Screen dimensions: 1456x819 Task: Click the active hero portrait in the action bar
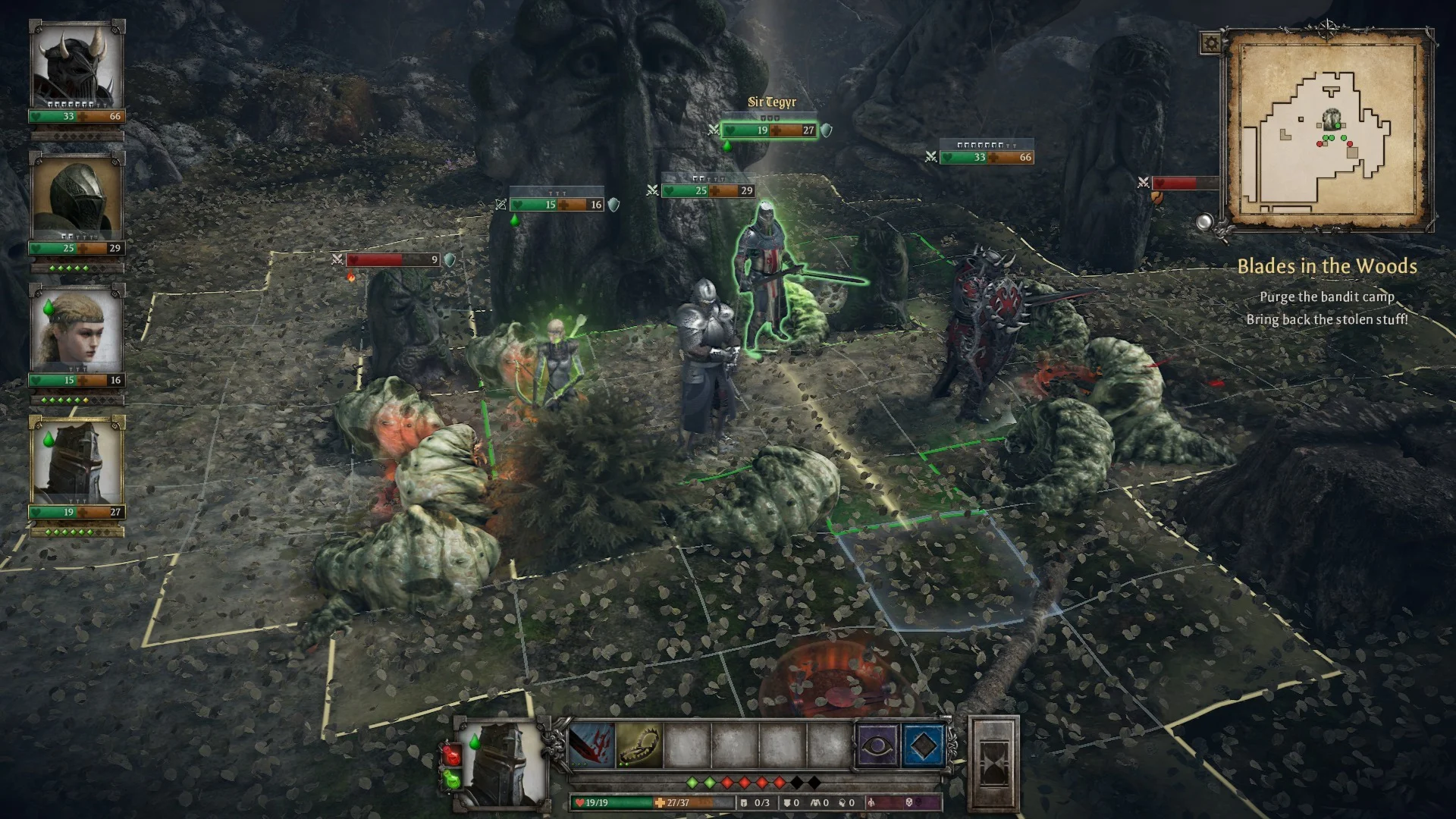[x=503, y=762]
